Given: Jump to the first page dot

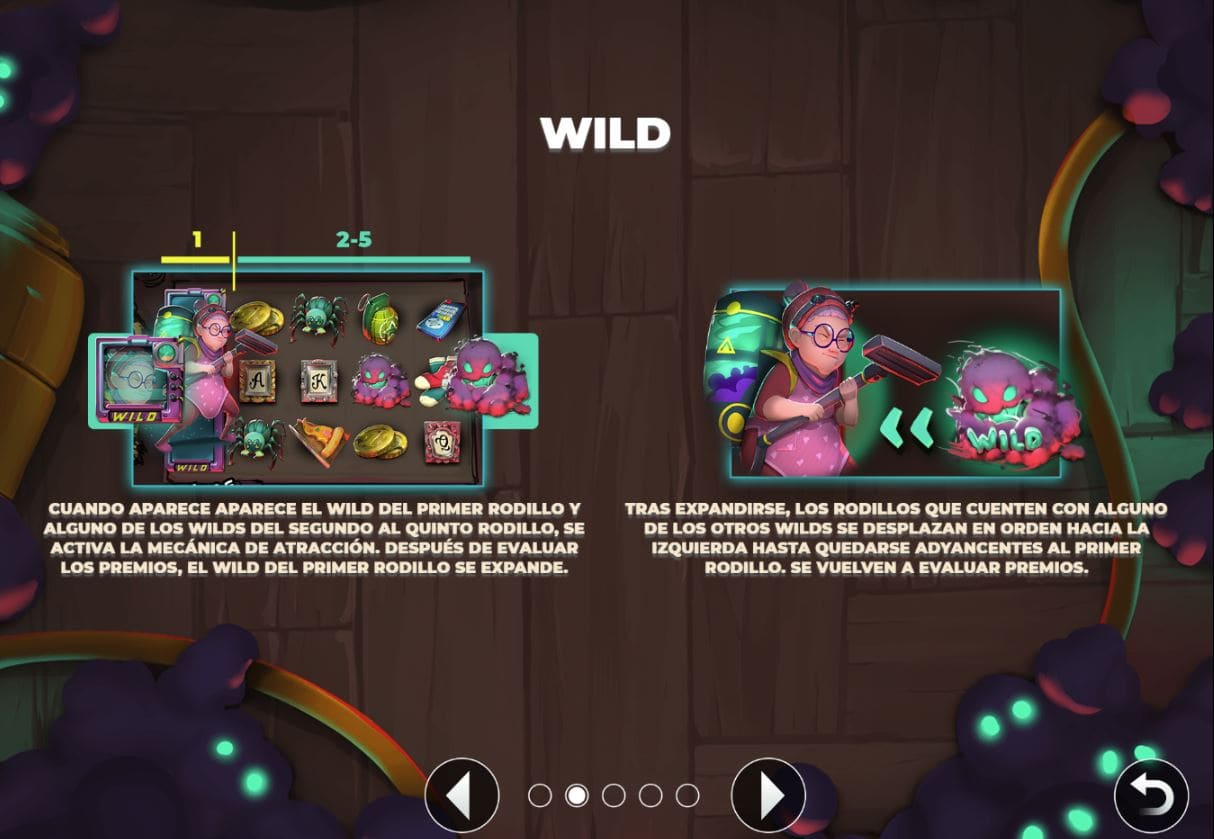Looking at the screenshot, I should coord(540,796).
